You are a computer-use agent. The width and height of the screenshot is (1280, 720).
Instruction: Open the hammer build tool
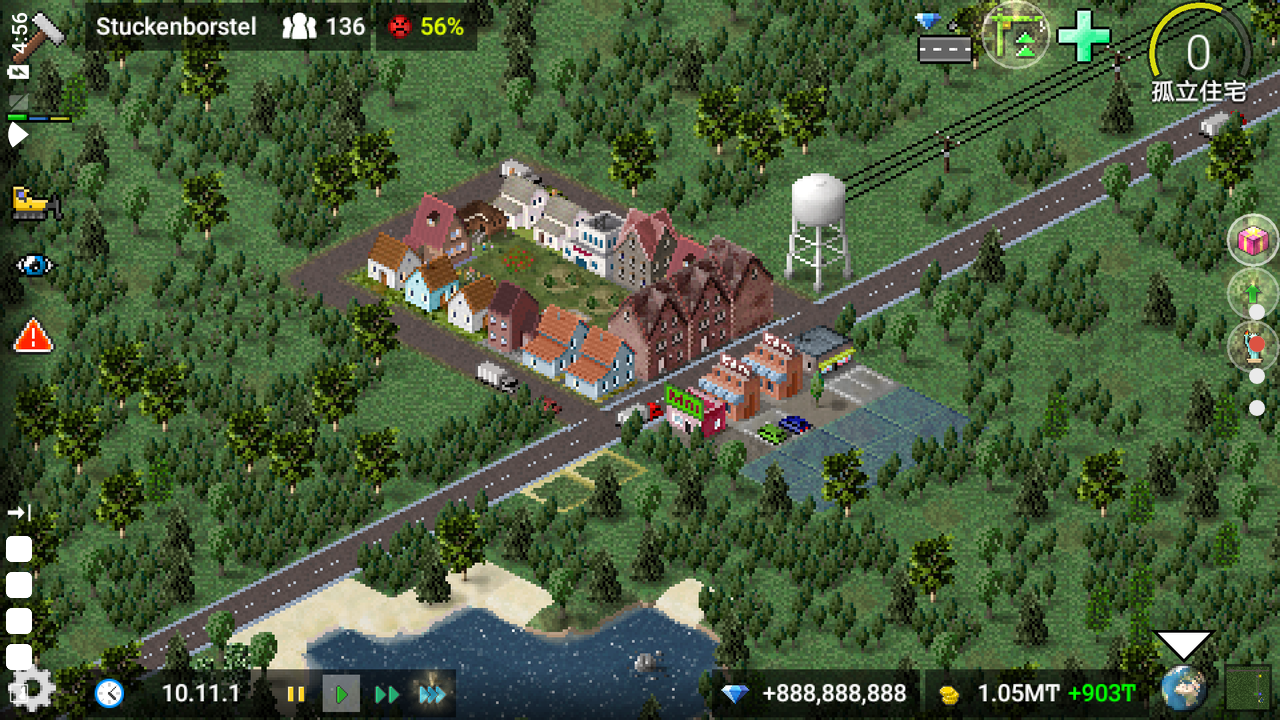45,30
